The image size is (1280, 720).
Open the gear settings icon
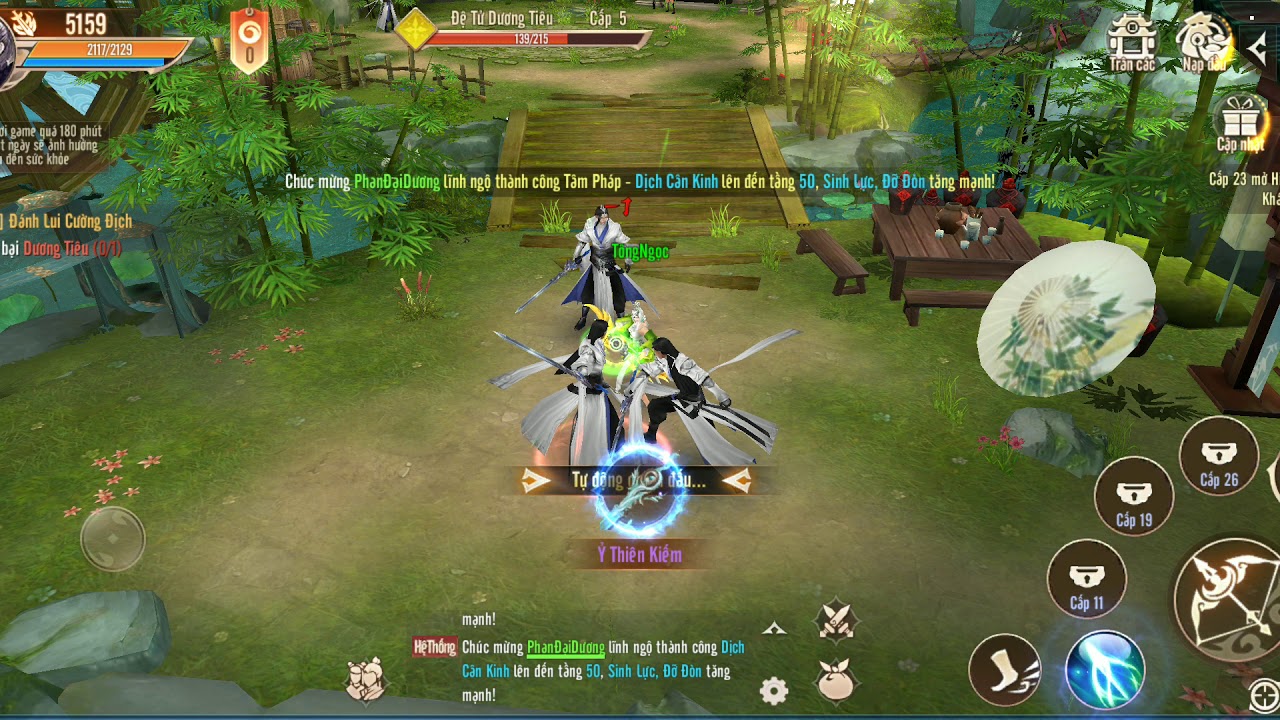coord(774,690)
